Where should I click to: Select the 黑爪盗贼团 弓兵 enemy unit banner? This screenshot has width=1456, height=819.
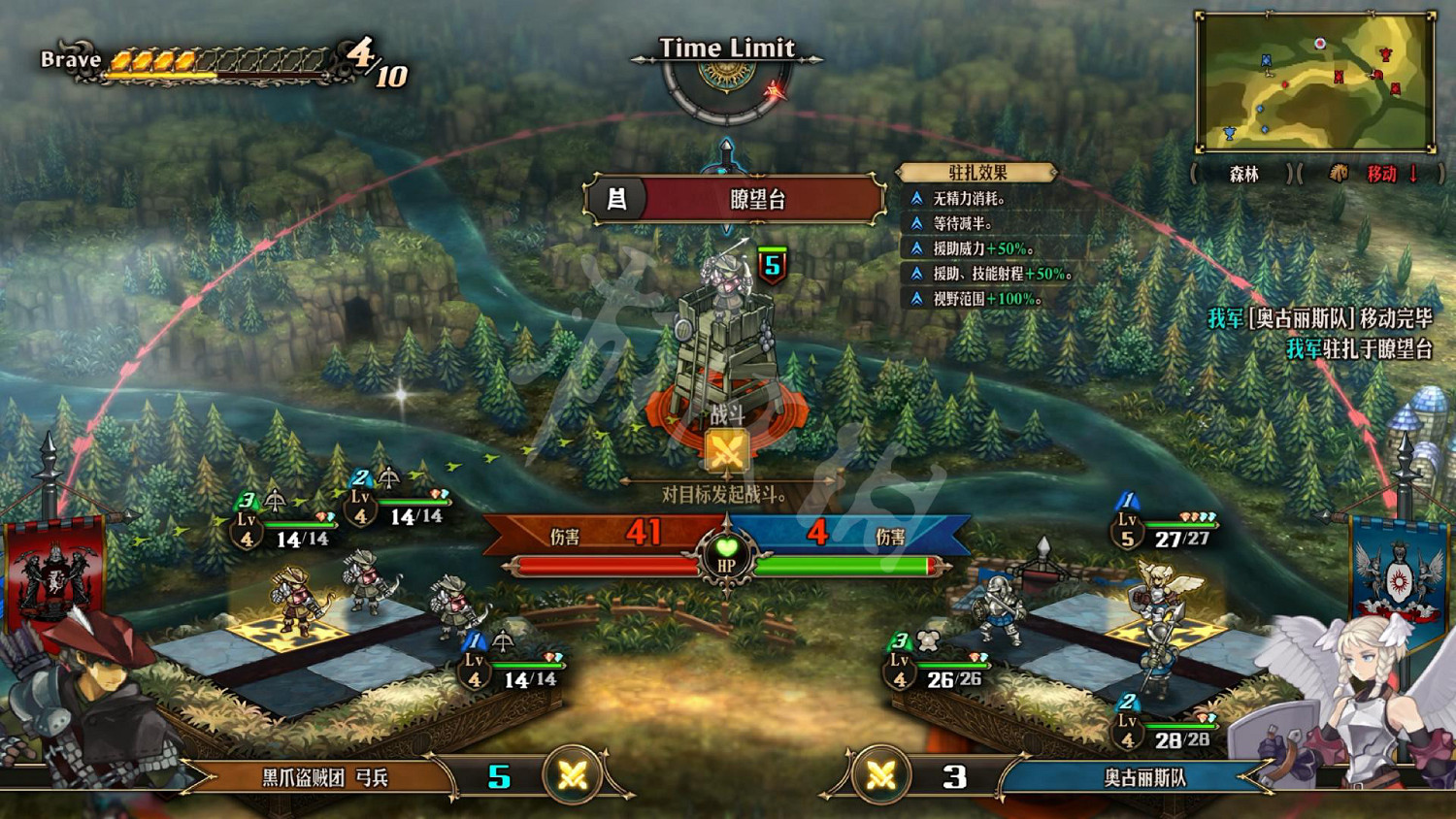[x=324, y=777]
